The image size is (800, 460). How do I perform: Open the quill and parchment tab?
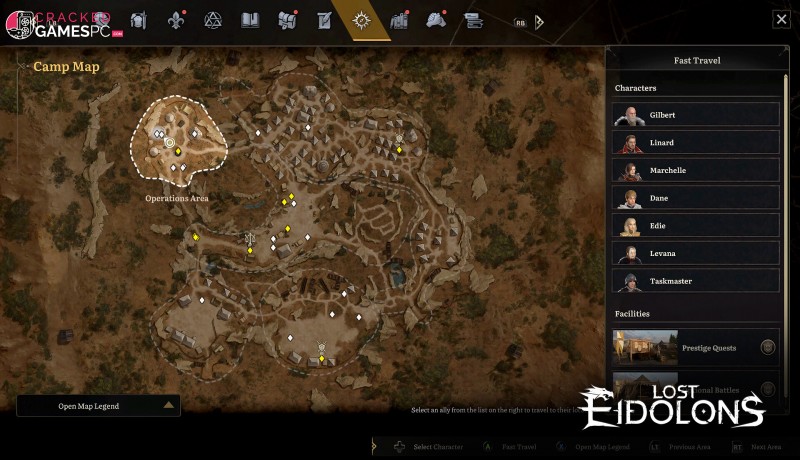click(x=323, y=20)
